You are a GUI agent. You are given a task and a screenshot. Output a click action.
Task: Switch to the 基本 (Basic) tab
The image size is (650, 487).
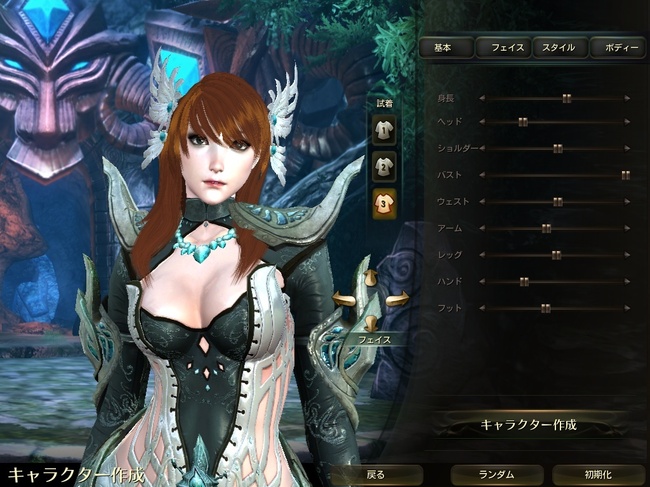(x=445, y=47)
